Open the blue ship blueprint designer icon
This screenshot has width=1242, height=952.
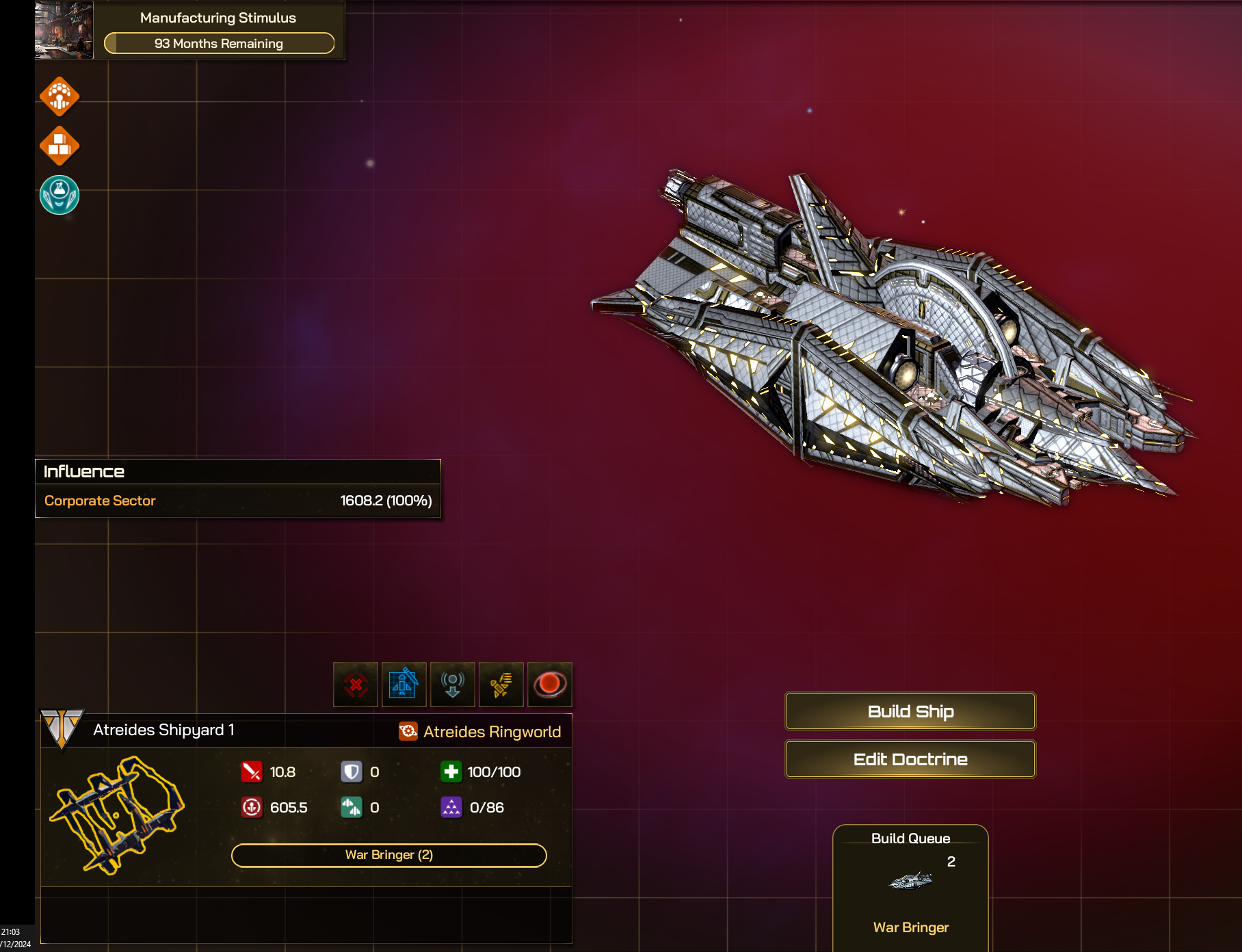404,684
